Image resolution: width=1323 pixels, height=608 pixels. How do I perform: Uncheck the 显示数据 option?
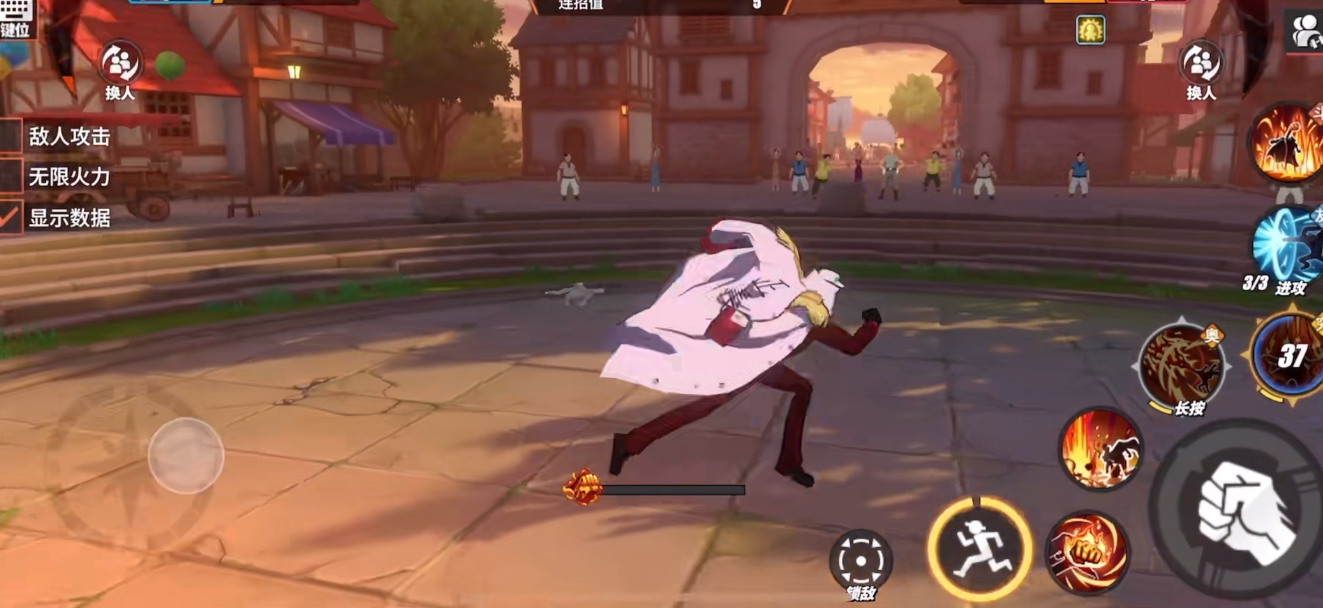(11, 217)
